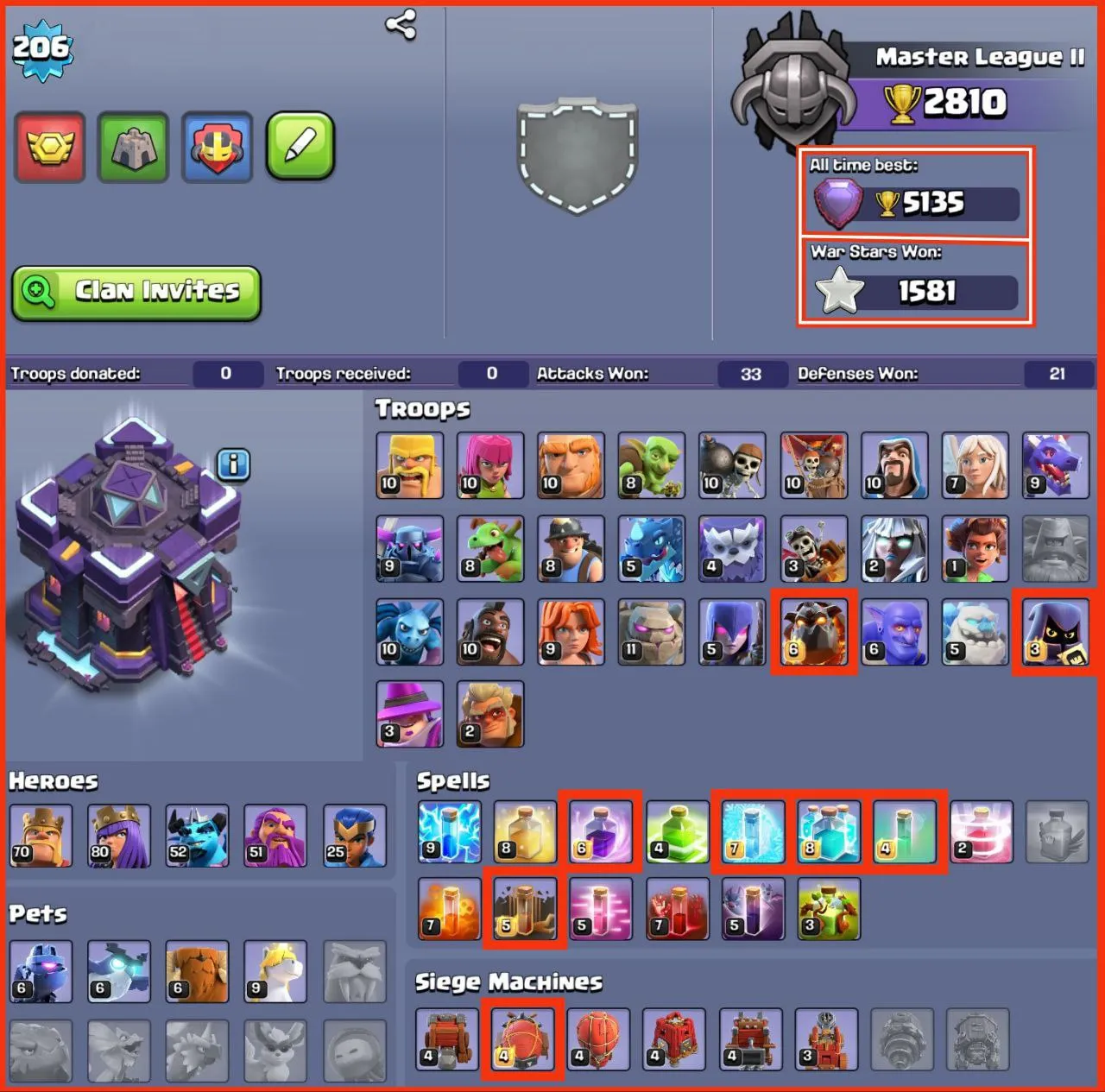Open the highlighted Battle Blimp siege machine
This screenshot has width=1105, height=1092.
click(x=522, y=1038)
